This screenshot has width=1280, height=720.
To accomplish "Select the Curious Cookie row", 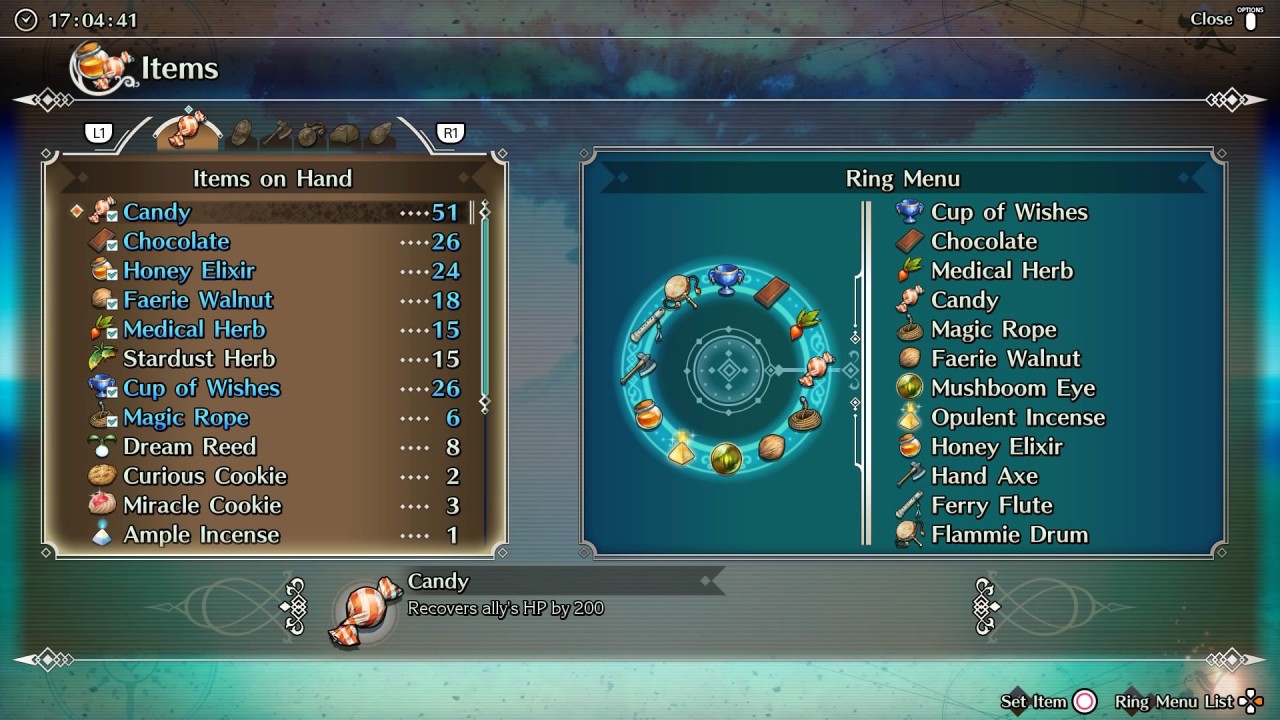I will (x=204, y=476).
